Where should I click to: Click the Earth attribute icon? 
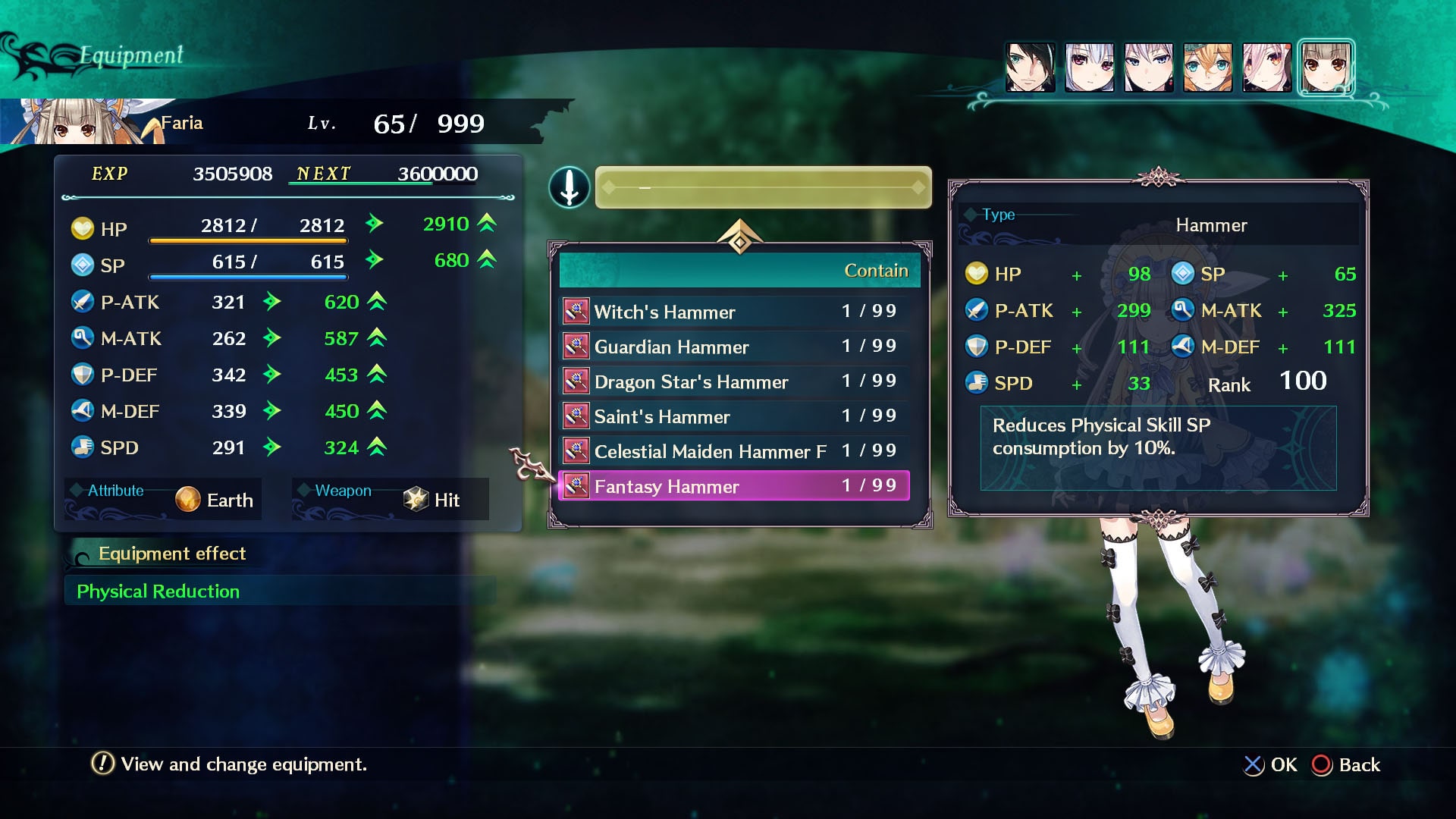pos(187,500)
